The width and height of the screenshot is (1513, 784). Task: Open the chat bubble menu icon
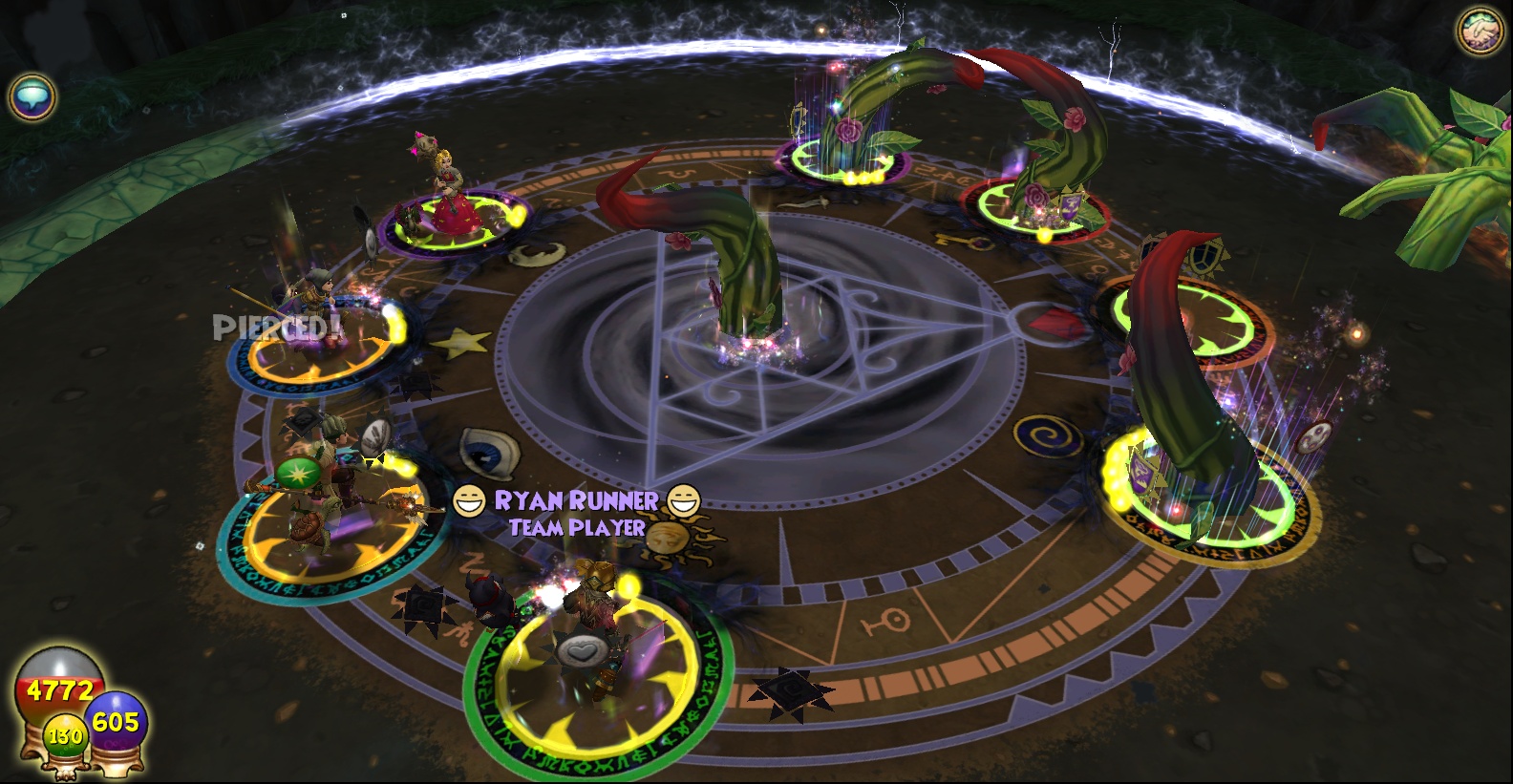(32, 96)
